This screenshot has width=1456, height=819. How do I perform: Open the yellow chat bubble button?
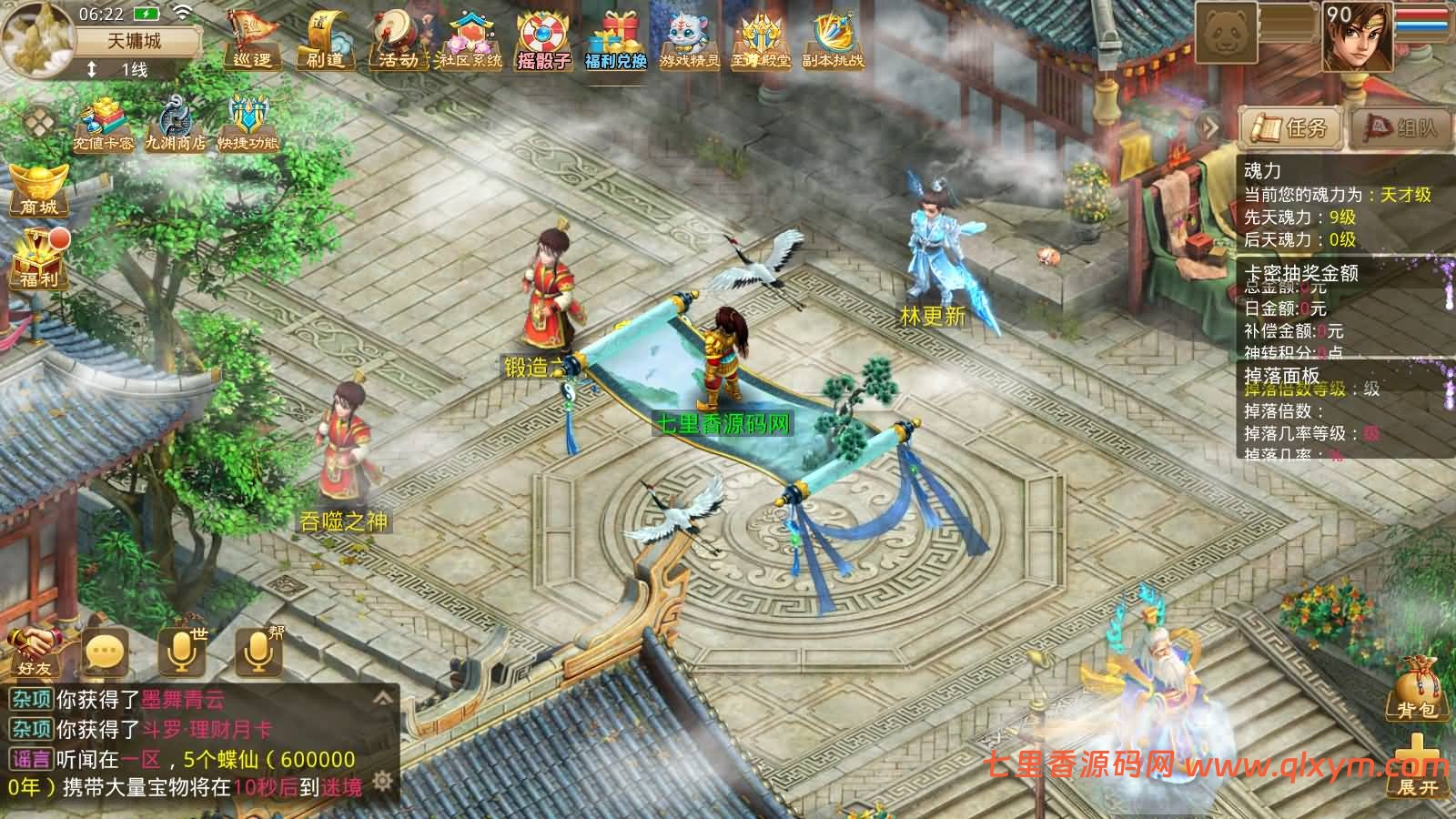tap(106, 651)
